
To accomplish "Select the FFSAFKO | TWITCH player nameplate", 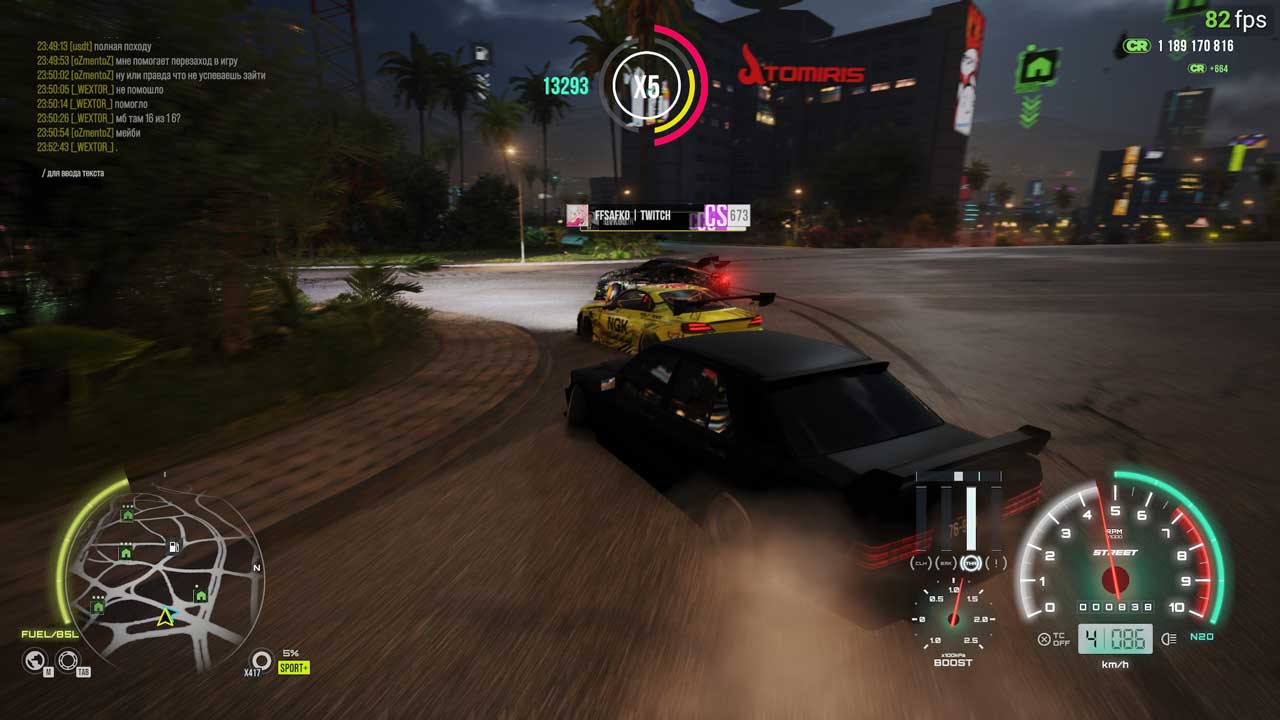I will pos(632,215).
